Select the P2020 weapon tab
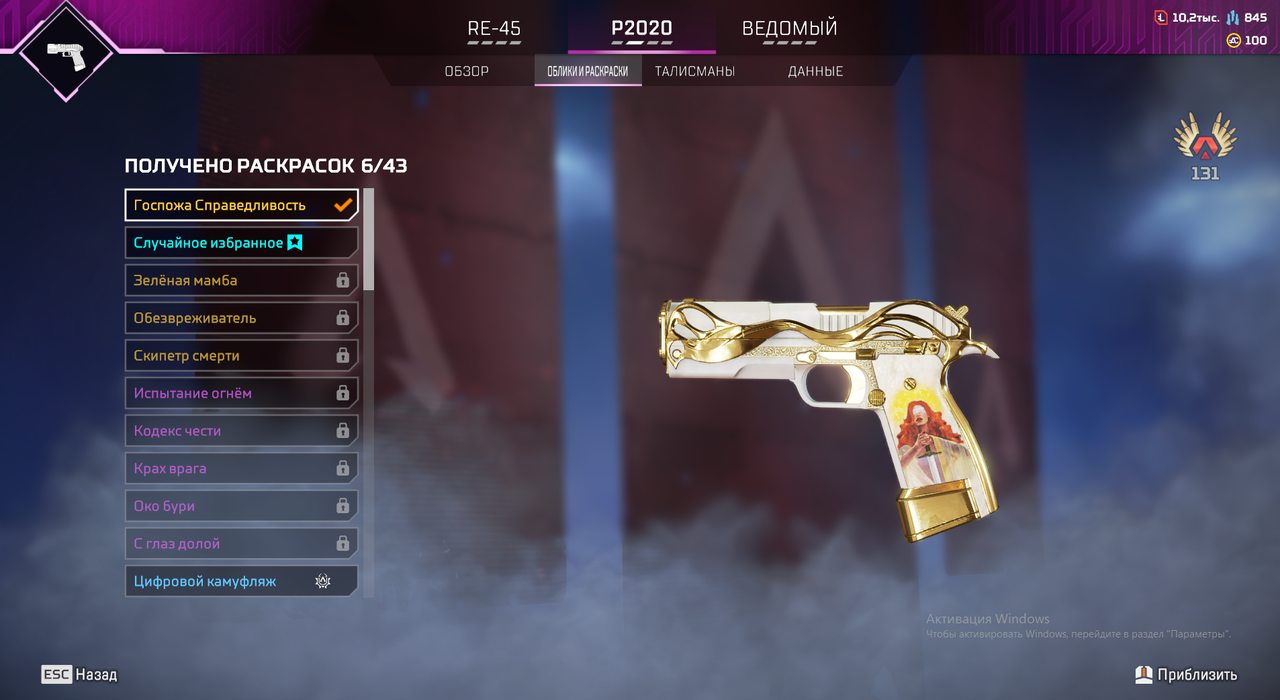Screen dimensions: 1280x700 pyautogui.click(x=641, y=29)
